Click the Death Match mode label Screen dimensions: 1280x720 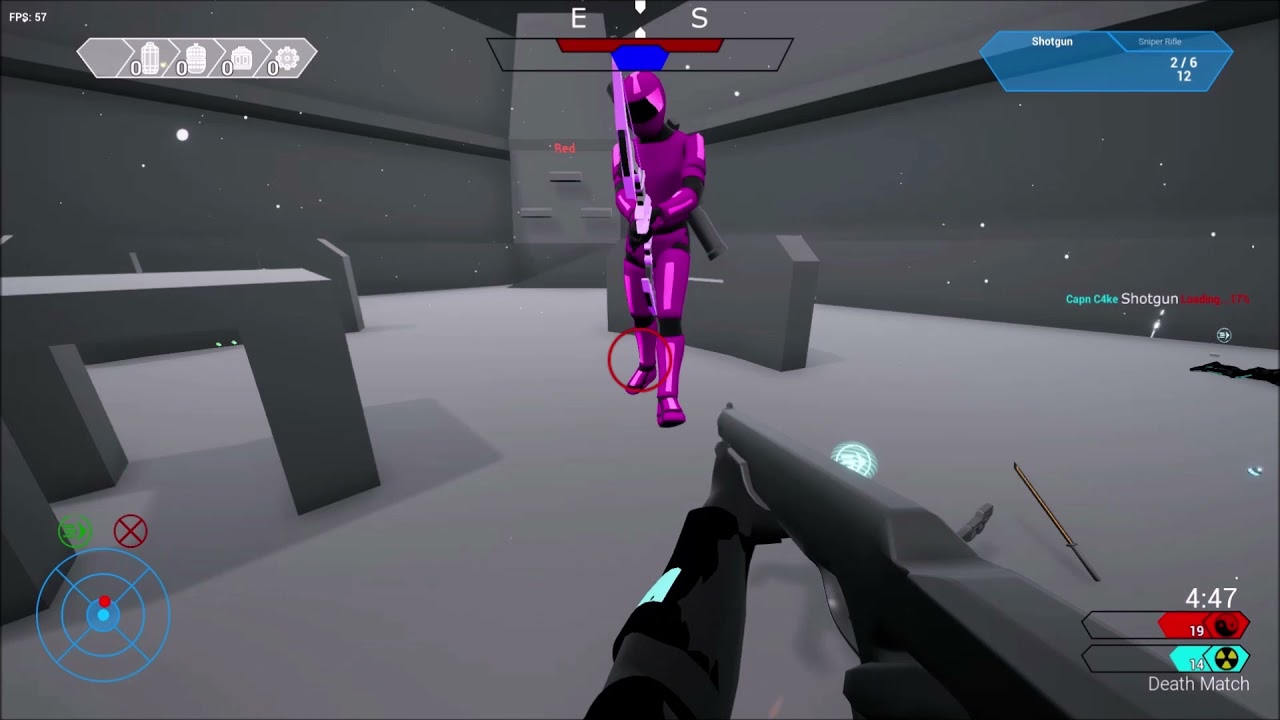click(x=1197, y=684)
